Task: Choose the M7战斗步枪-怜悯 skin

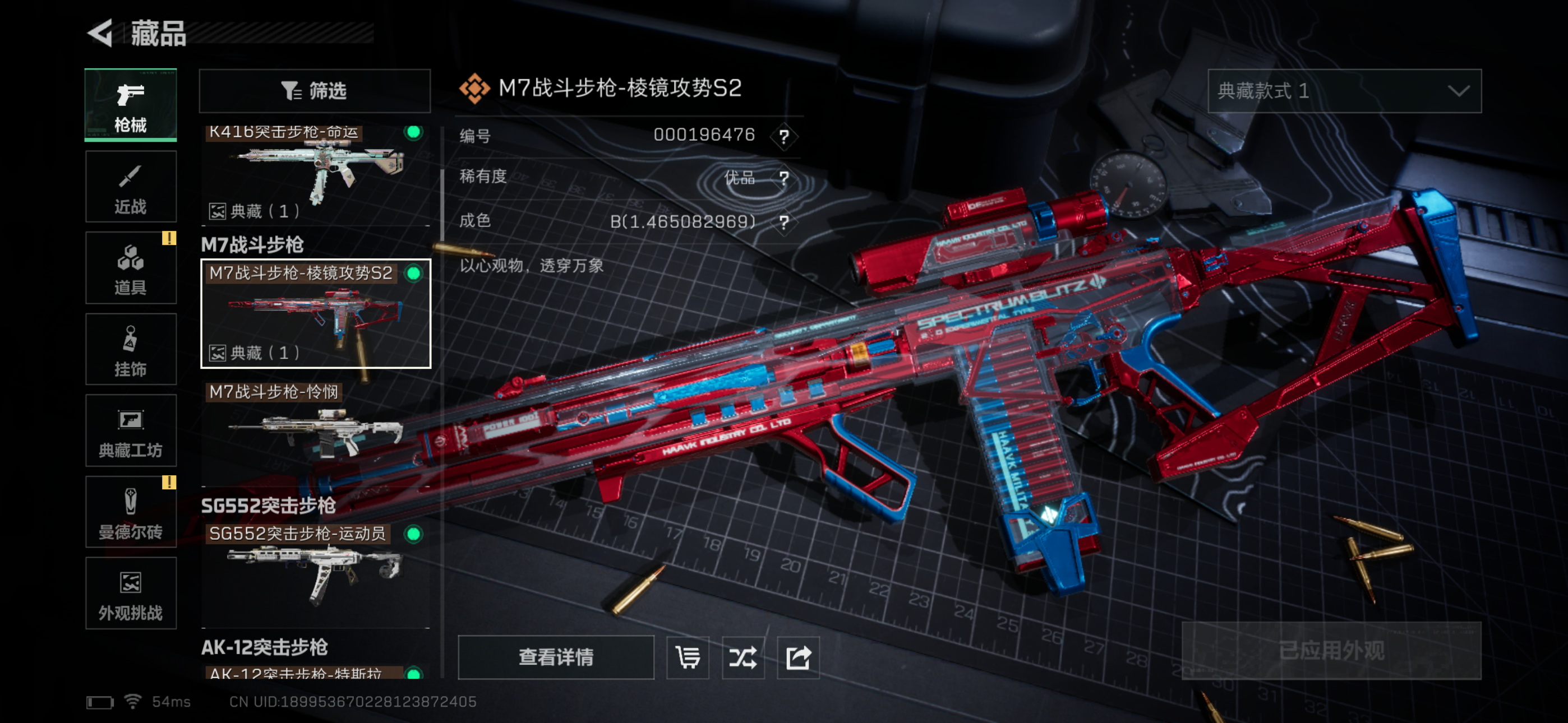Action: 315,432
